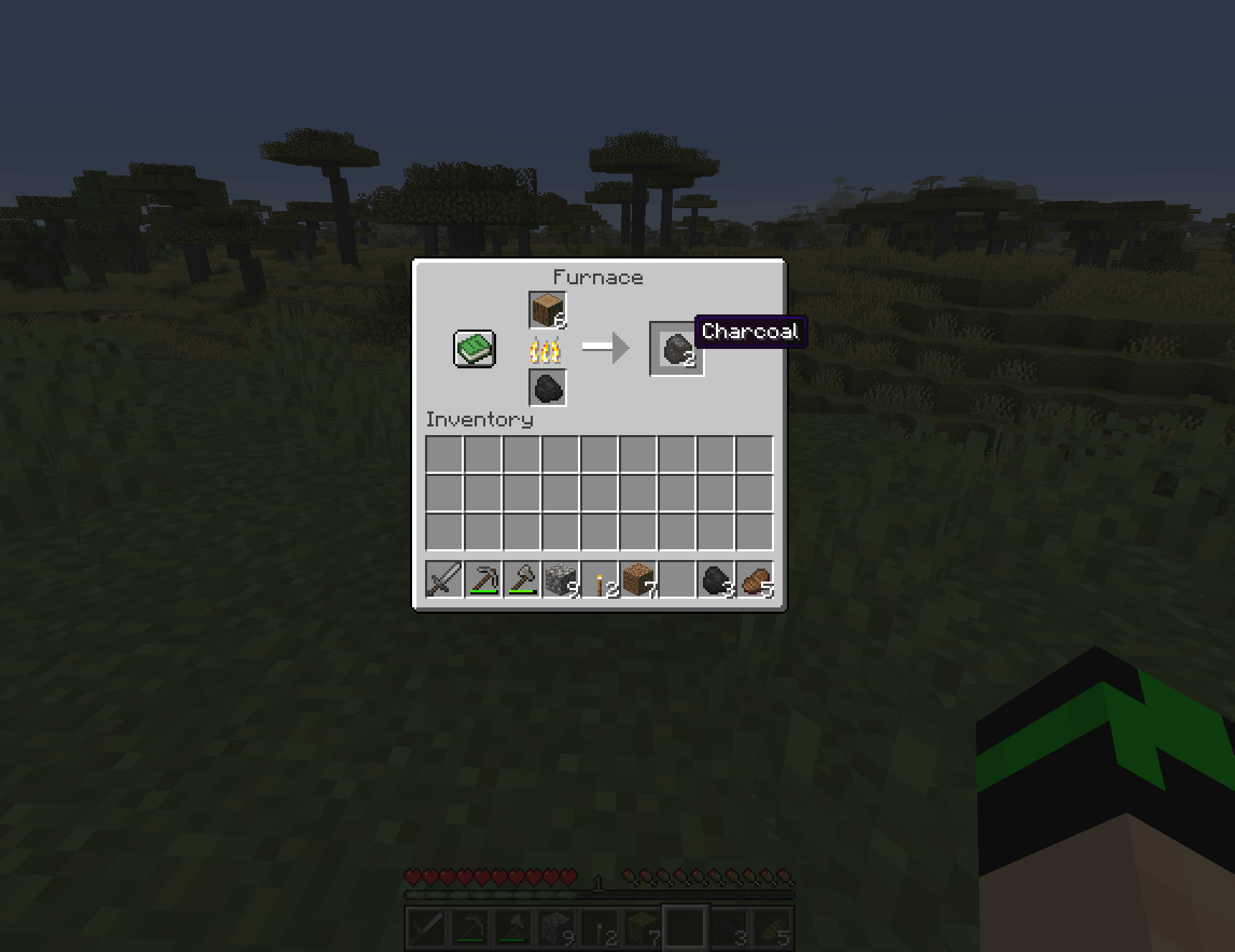
Task: Pick up the two torches
Action: click(x=600, y=579)
